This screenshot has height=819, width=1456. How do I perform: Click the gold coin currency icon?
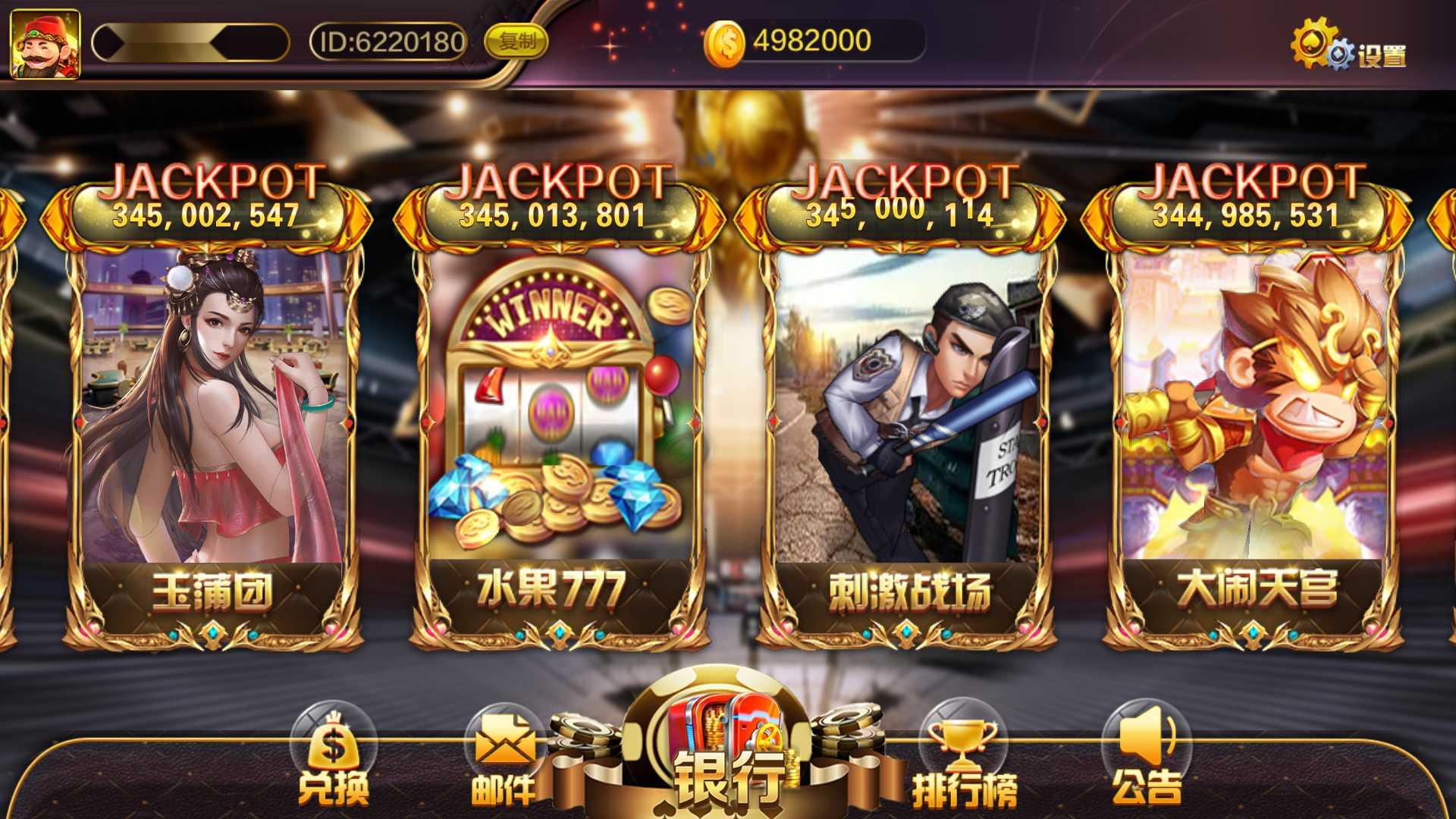point(726,42)
